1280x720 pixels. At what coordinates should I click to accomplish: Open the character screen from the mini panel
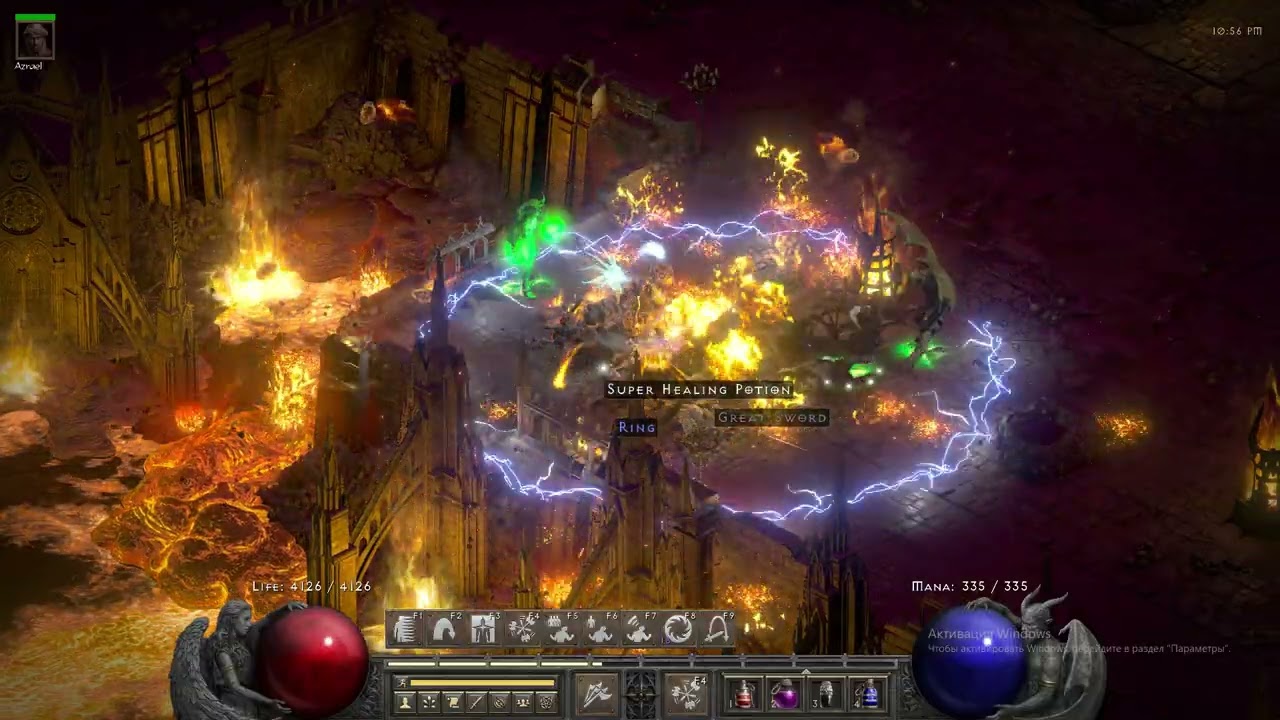(x=405, y=703)
